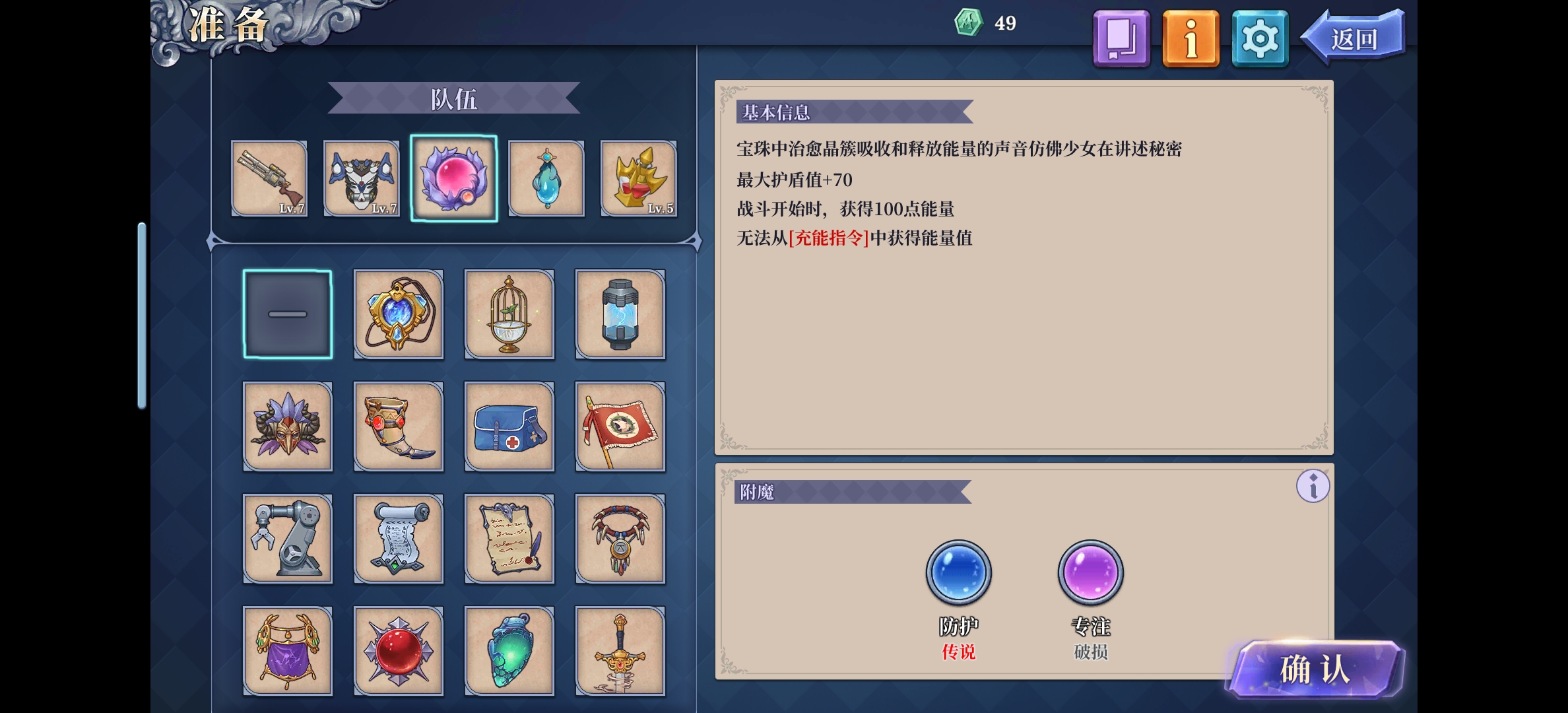1568x713 pixels.
Task: Select the empty unequip slot
Action: click(x=287, y=315)
